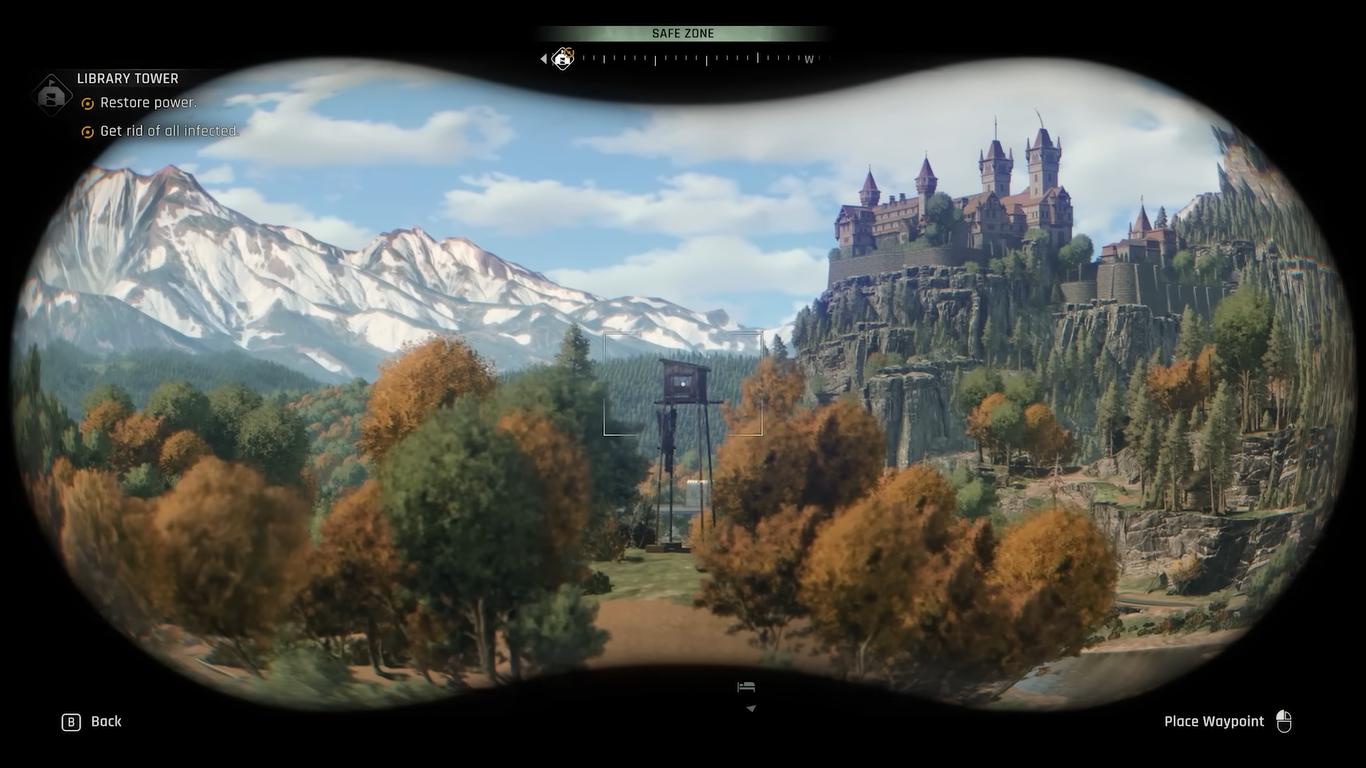The width and height of the screenshot is (1366, 768).
Task: Select the Back option
Action: point(92,722)
